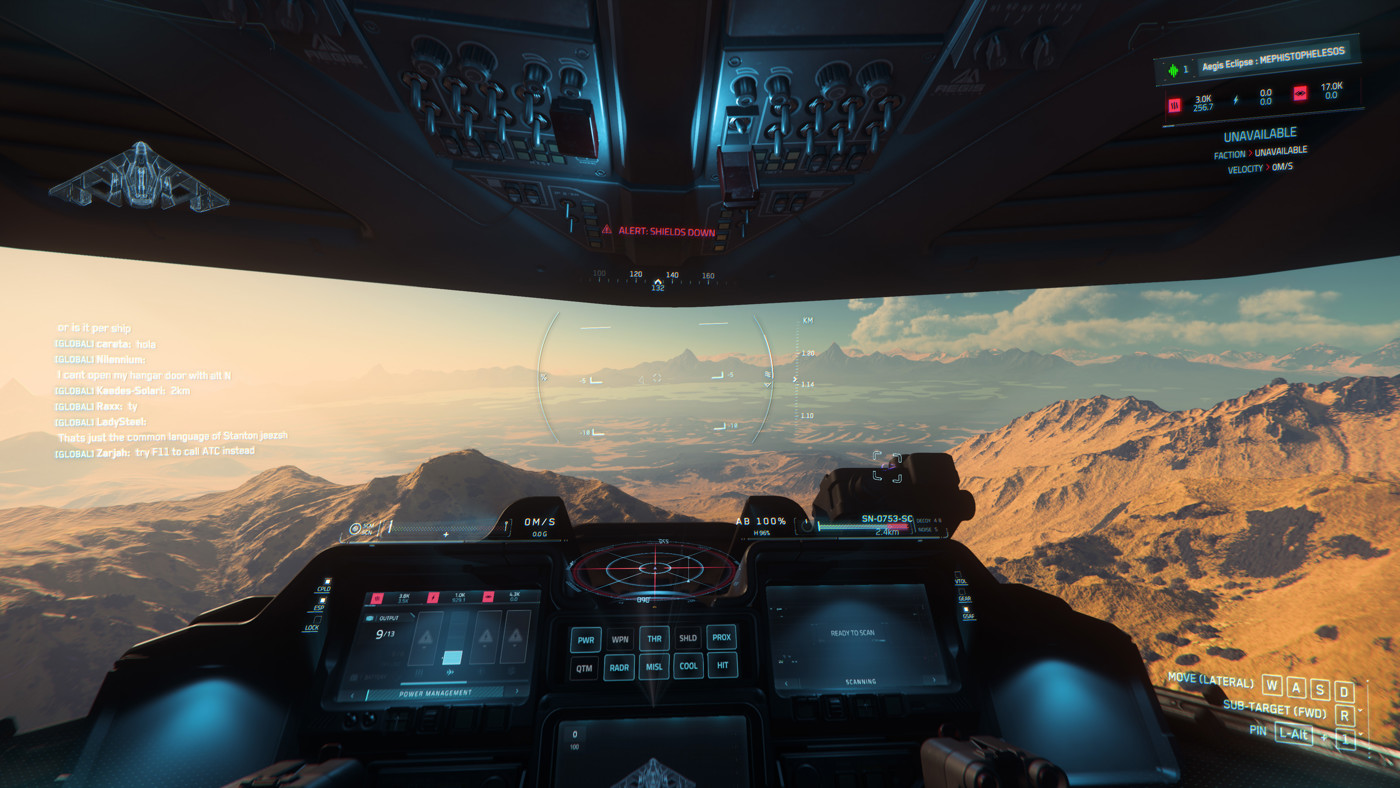The height and width of the screenshot is (788, 1400).
Task: Select the QTM quantum travel MFD page
Action: 585,668
